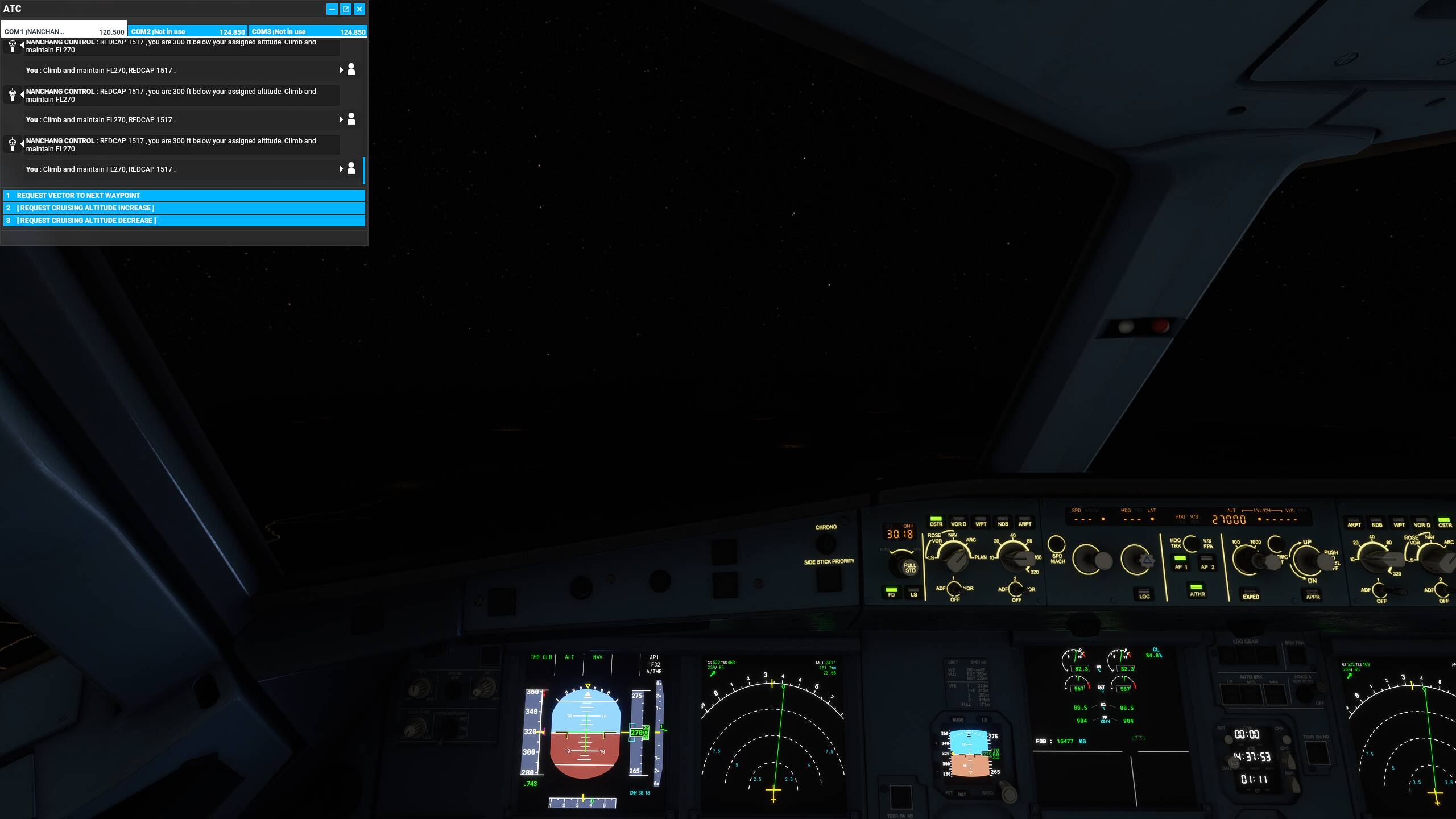Switch to the COM2 frequency tab

tap(188, 32)
